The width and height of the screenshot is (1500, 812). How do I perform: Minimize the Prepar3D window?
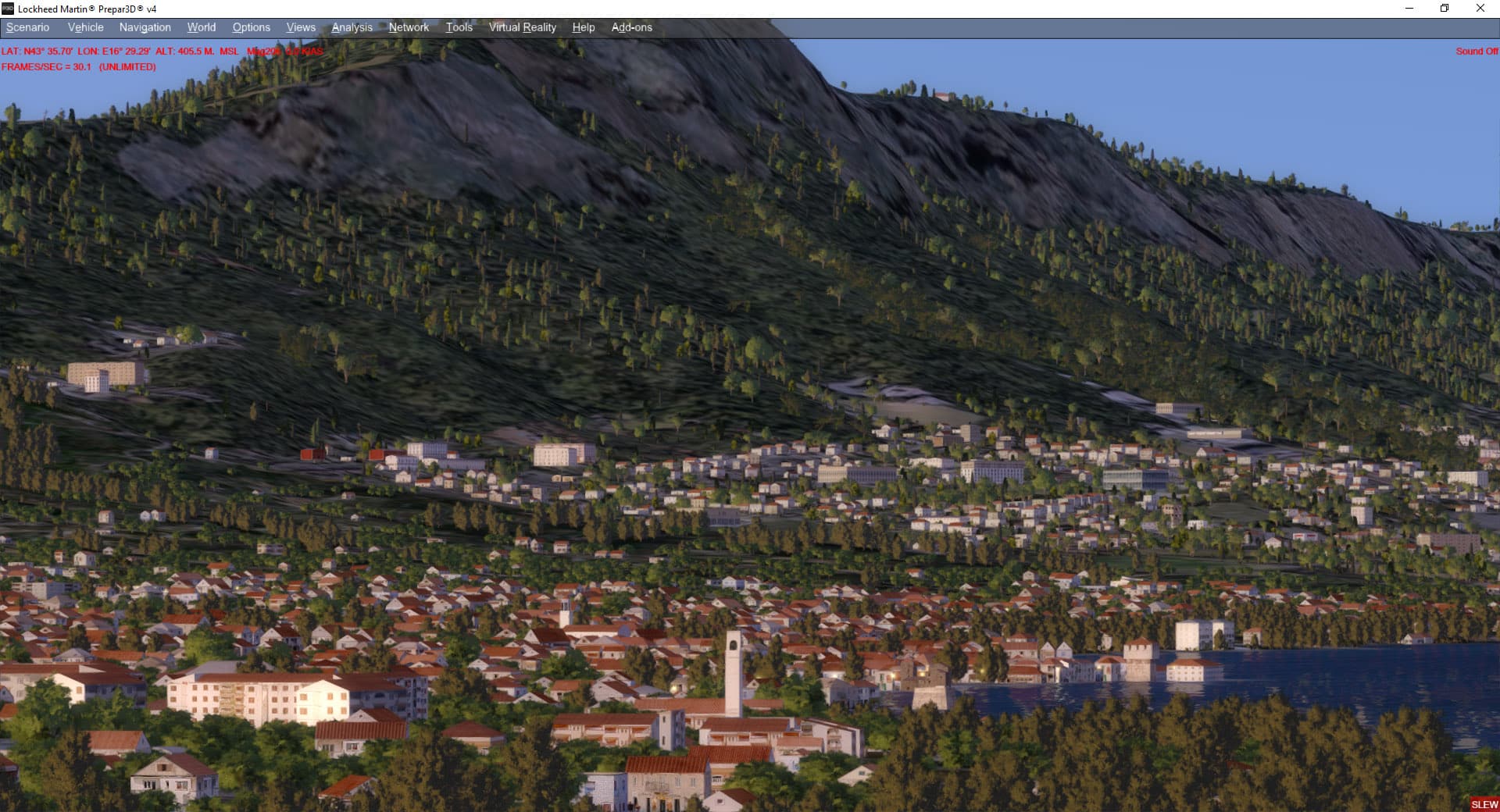pos(1409,9)
